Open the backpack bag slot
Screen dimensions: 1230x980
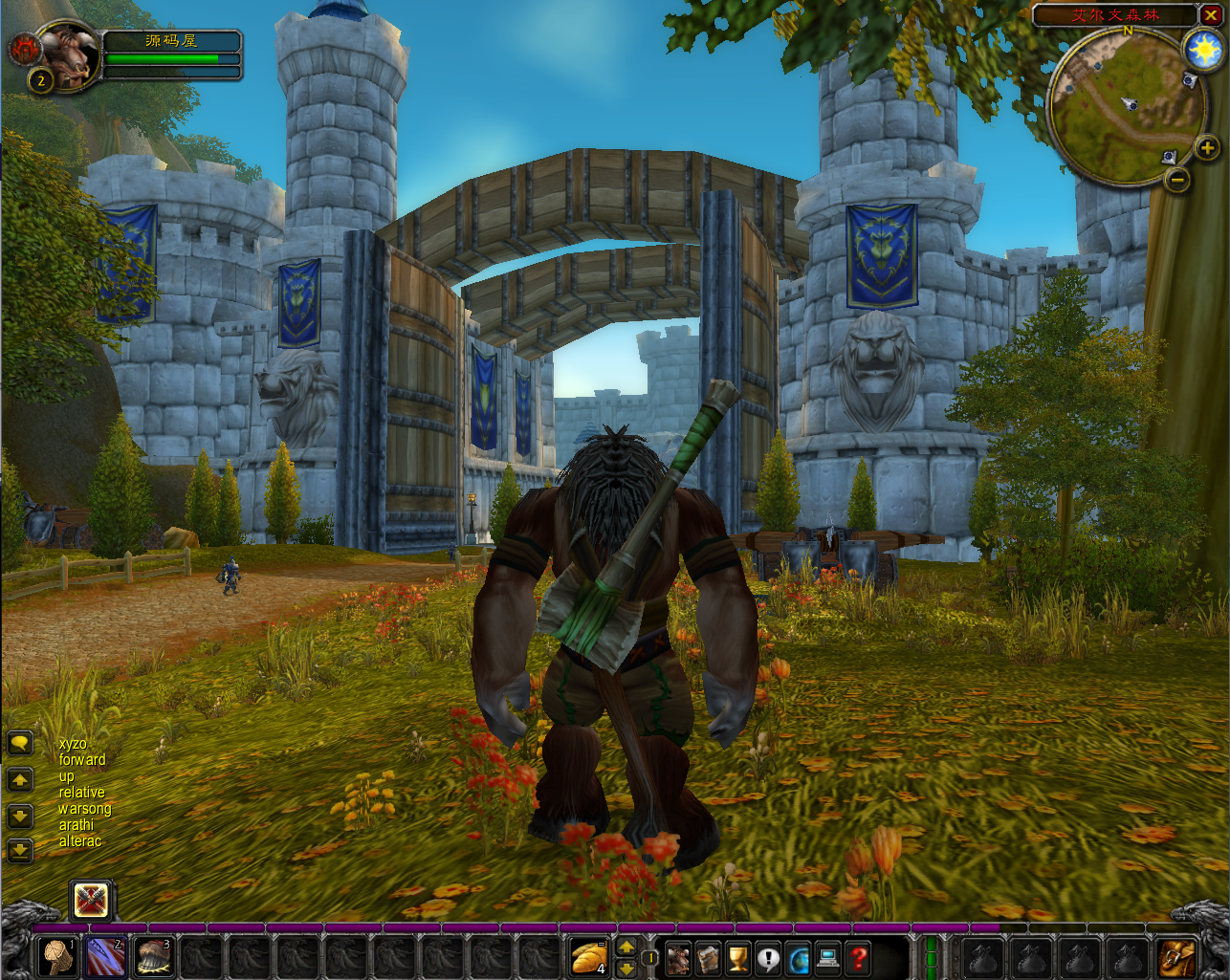coord(1177,957)
